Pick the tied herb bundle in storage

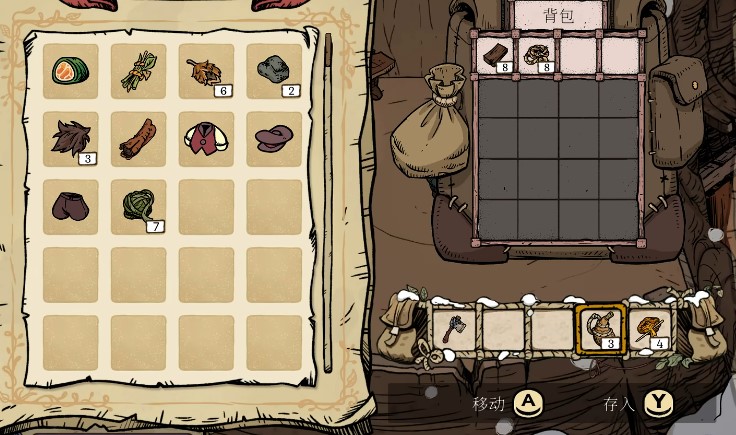[x=138, y=70]
